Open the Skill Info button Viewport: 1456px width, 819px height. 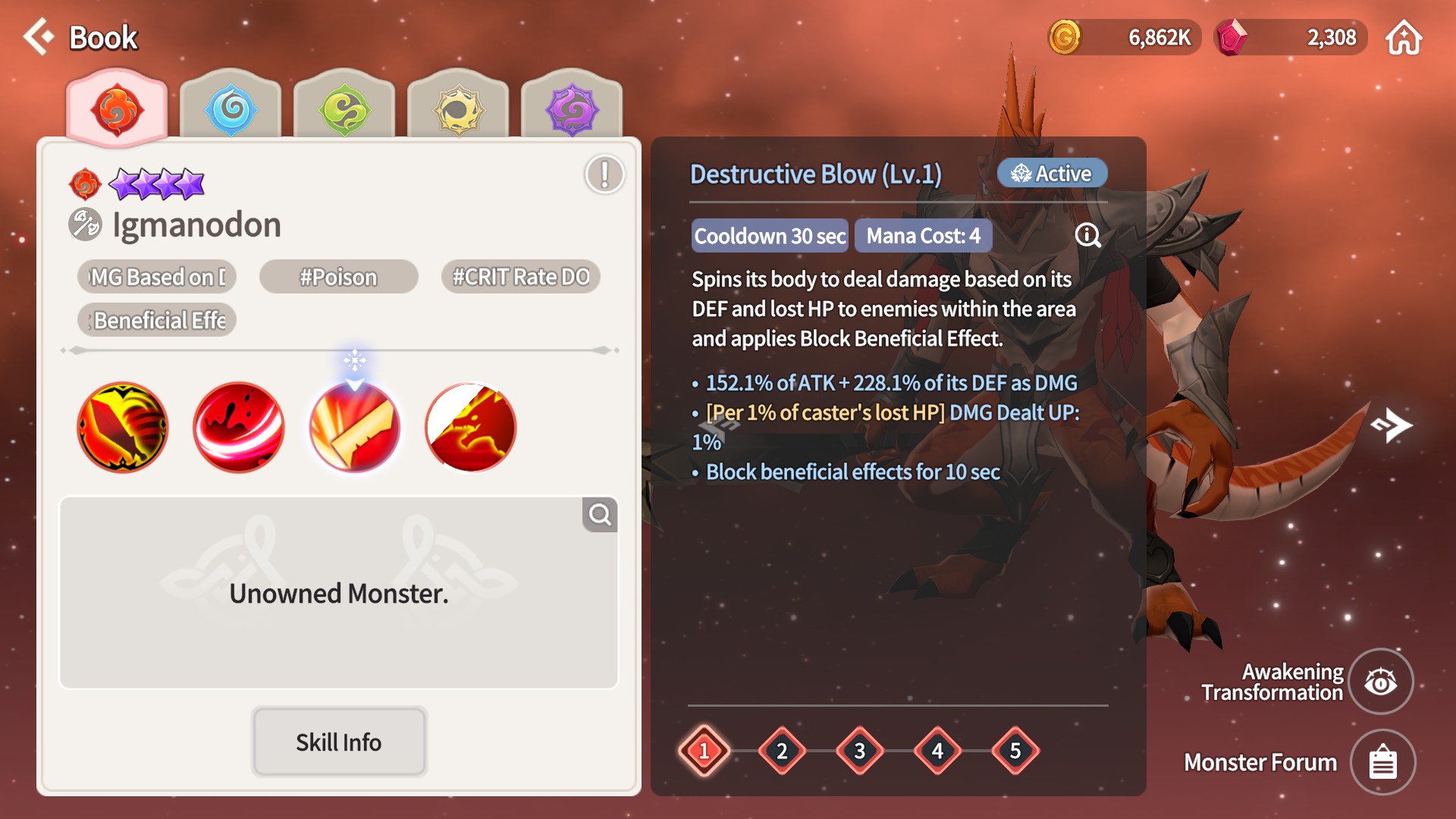pos(338,742)
